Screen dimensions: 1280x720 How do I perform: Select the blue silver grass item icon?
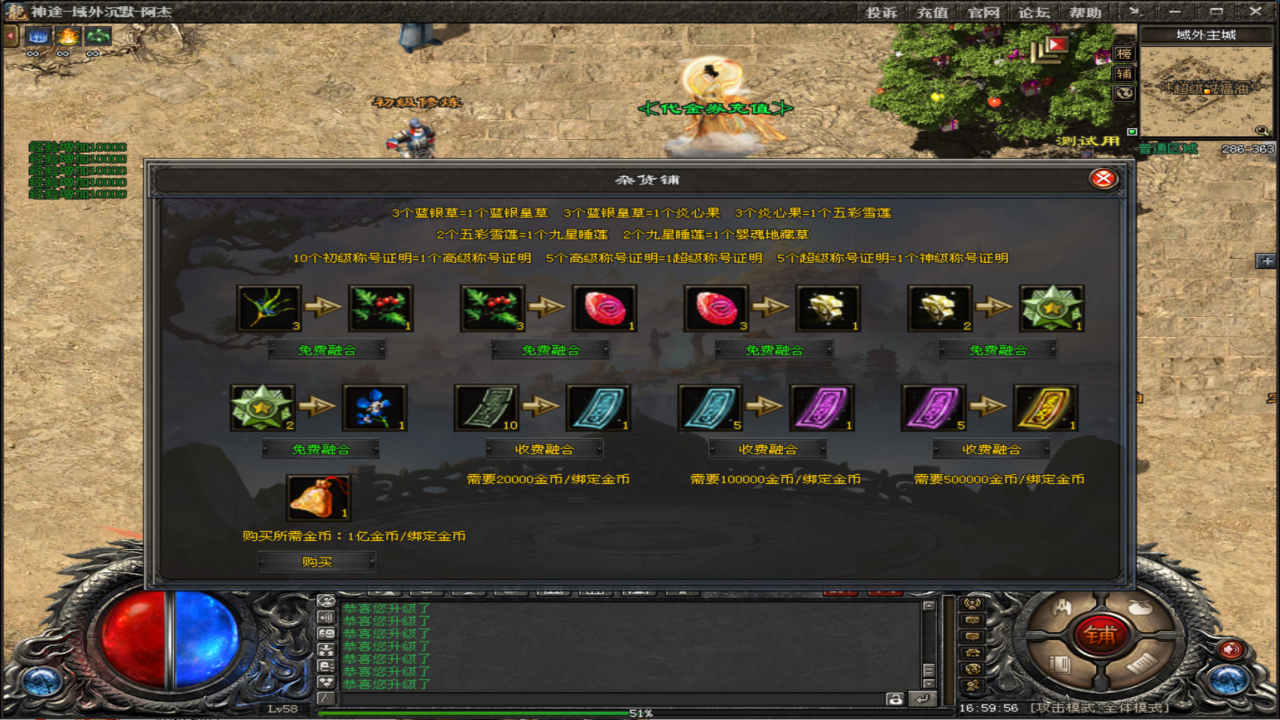[268, 308]
